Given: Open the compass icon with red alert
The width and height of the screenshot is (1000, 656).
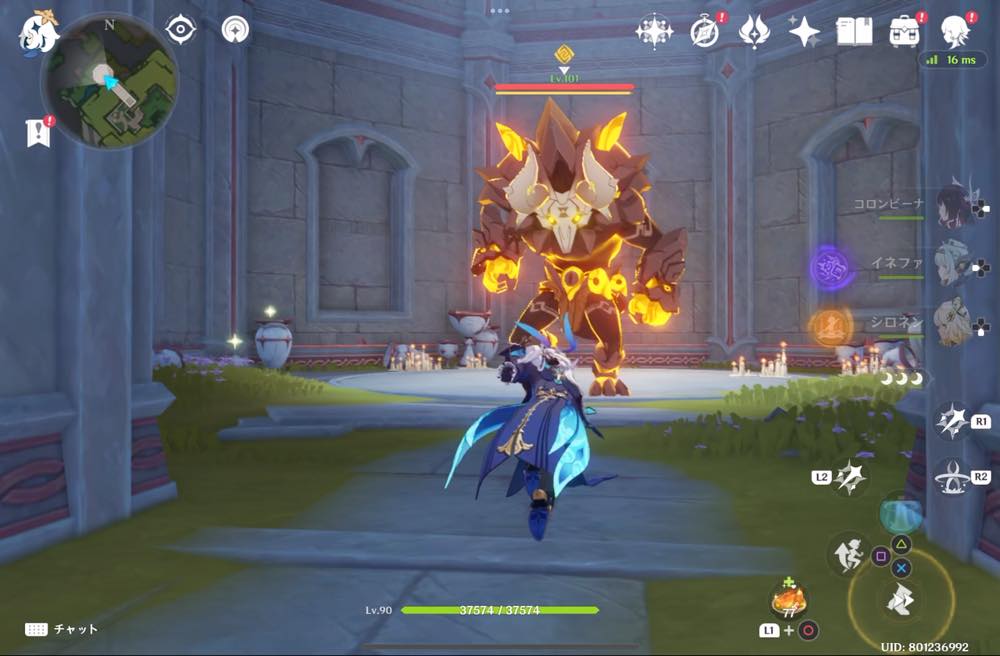Looking at the screenshot, I should pyautogui.click(x=705, y=32).
